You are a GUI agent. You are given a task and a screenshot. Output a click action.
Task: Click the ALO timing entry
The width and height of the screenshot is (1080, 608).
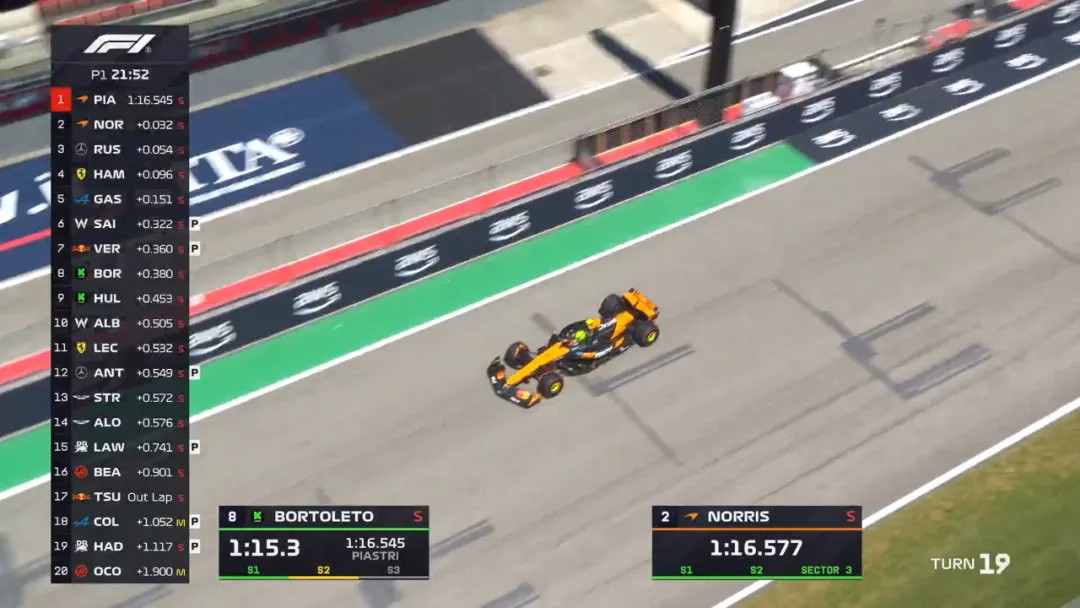click(120, 423)
